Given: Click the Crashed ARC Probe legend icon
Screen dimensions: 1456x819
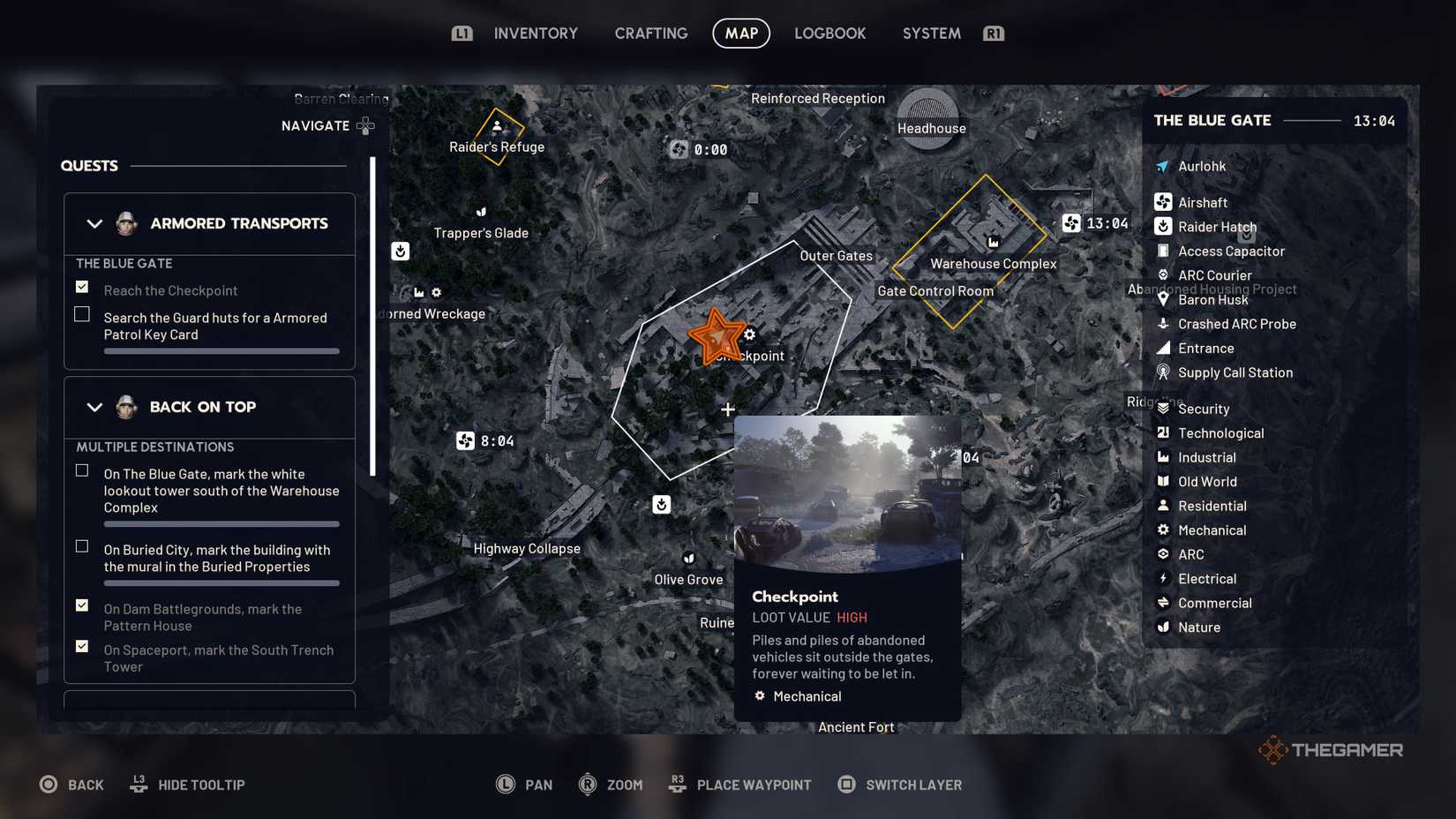Looking at the screenshot, I should [1163, 324].
